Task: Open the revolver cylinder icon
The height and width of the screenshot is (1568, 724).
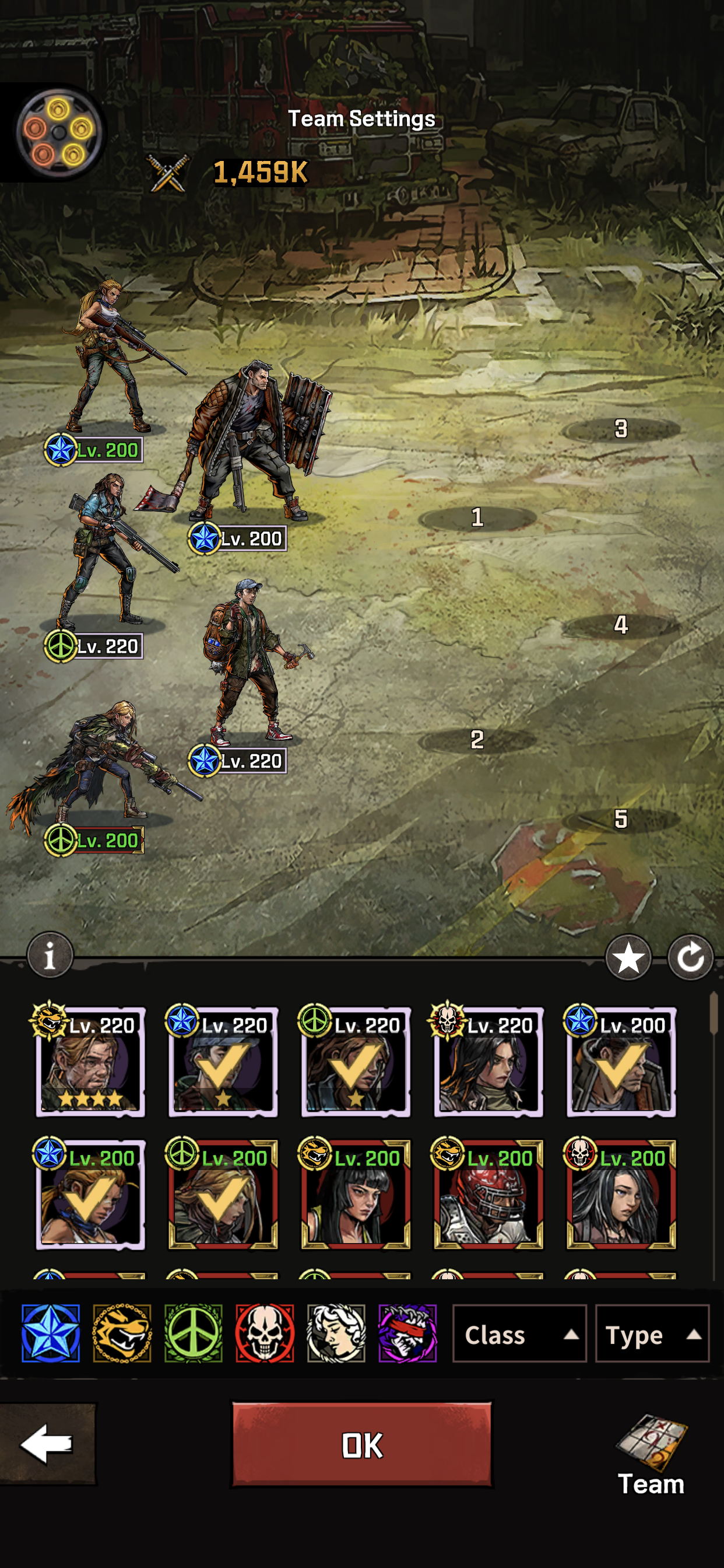Action: coord(58,132)
